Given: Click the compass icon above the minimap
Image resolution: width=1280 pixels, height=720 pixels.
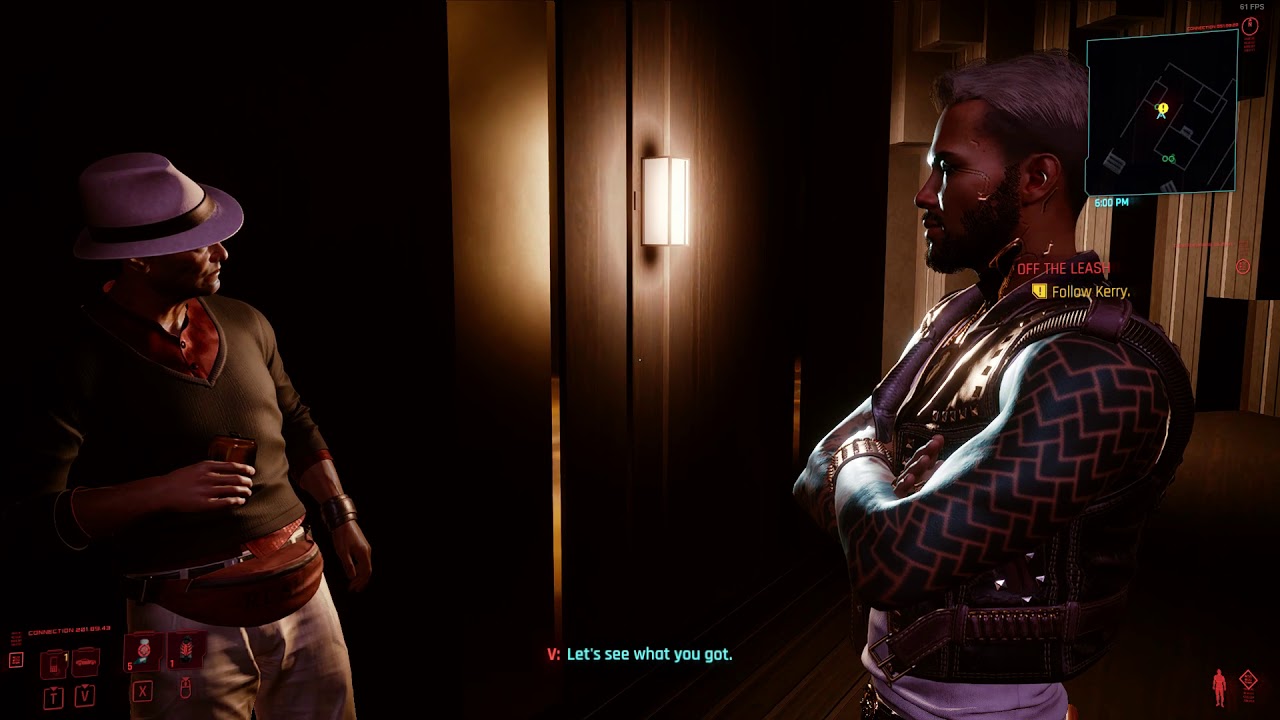Looking at the screenshot, I should (x=1249, y=27).
